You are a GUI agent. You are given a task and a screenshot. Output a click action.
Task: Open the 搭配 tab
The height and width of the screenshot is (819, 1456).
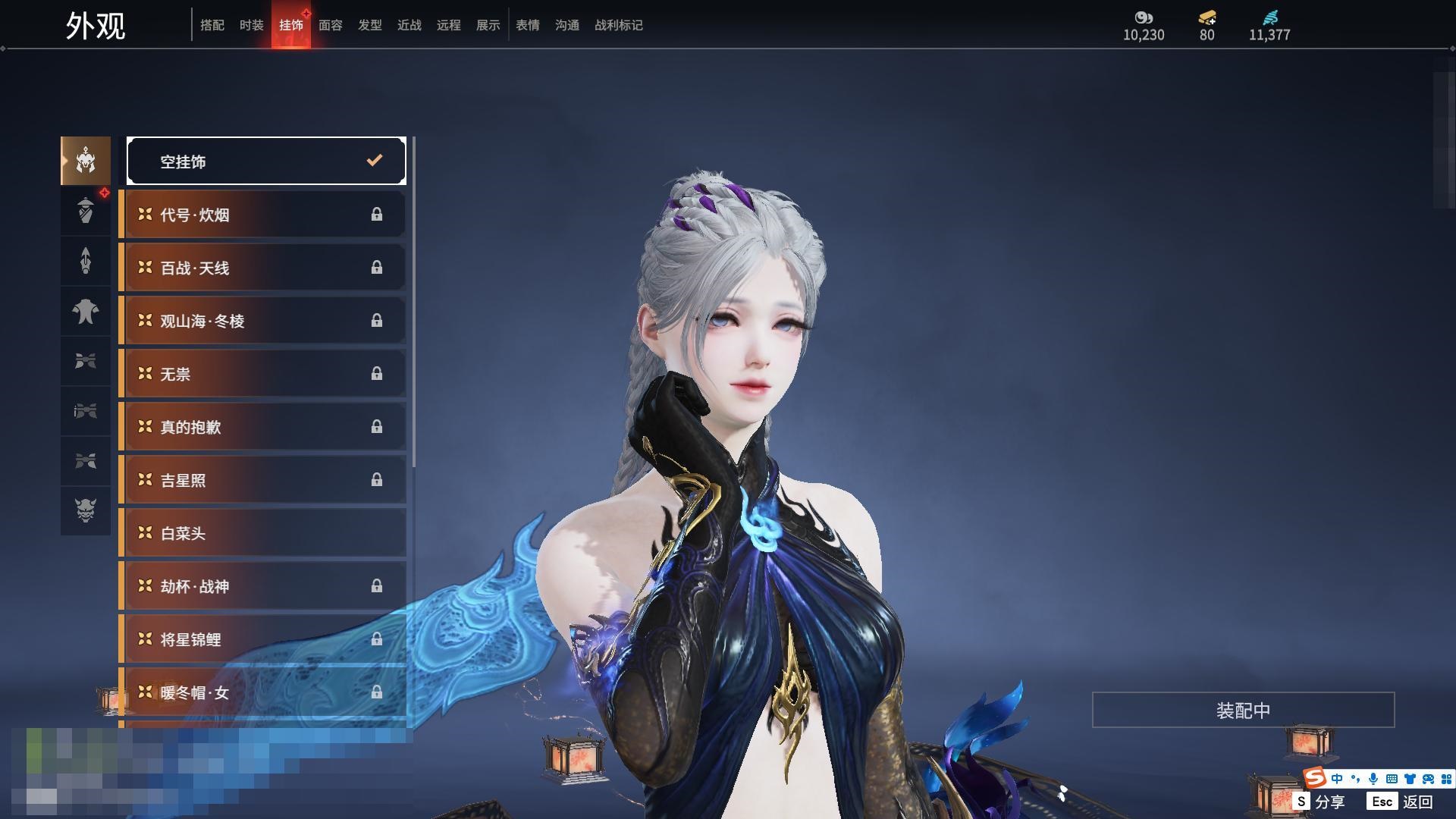(x=212, y=25)
